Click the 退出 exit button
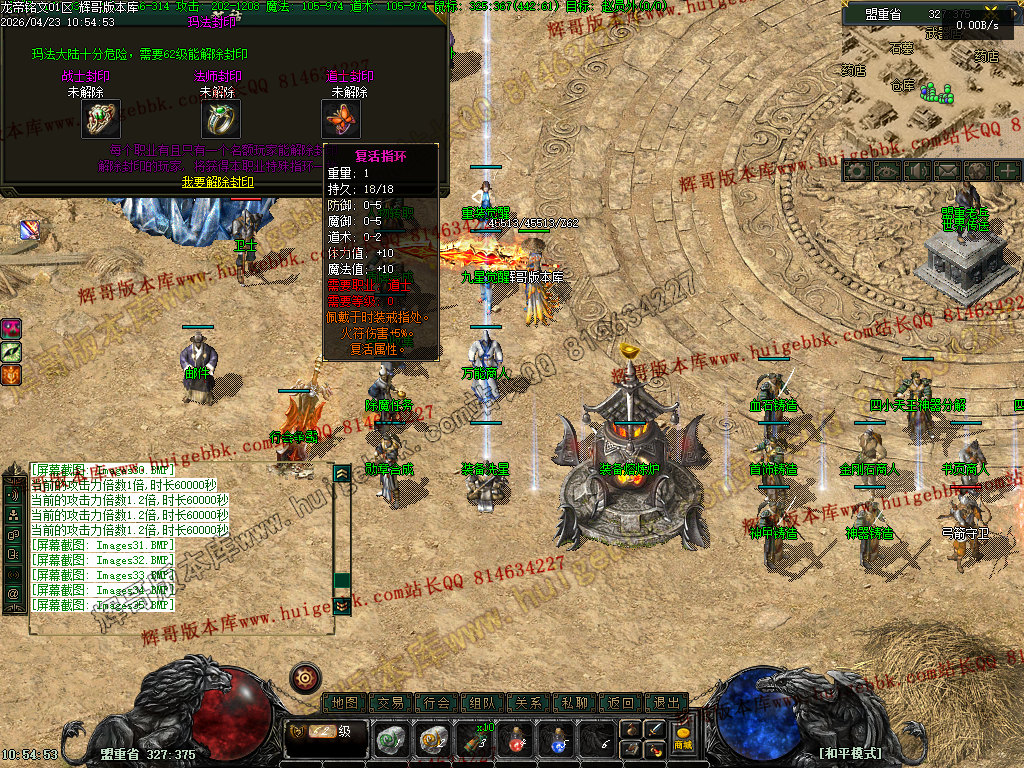Image resolution: width=1024 pixels, height=768 pixels. pos(667,703)
